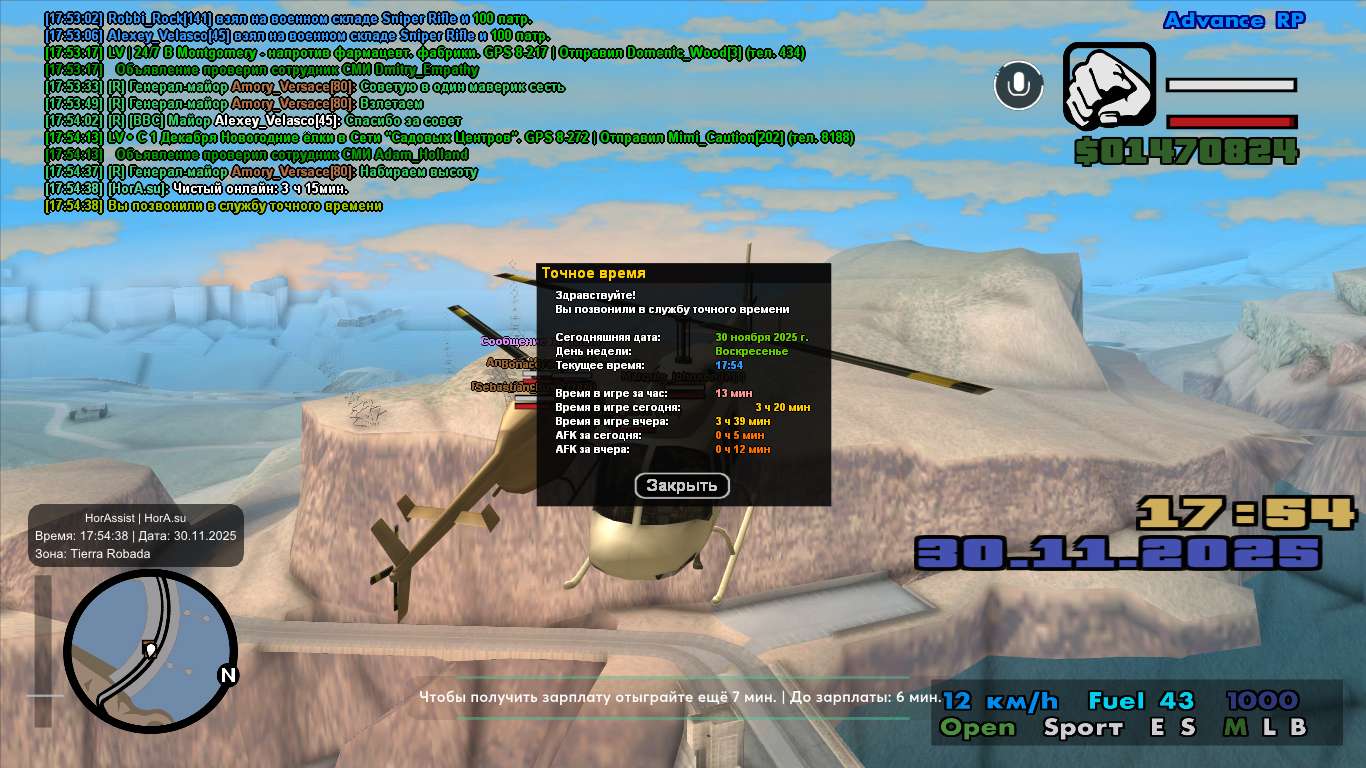Click the microphone voice chat icon
Image resolution: width=1366 pixels, height=768 pixels.
(1018, 85)
